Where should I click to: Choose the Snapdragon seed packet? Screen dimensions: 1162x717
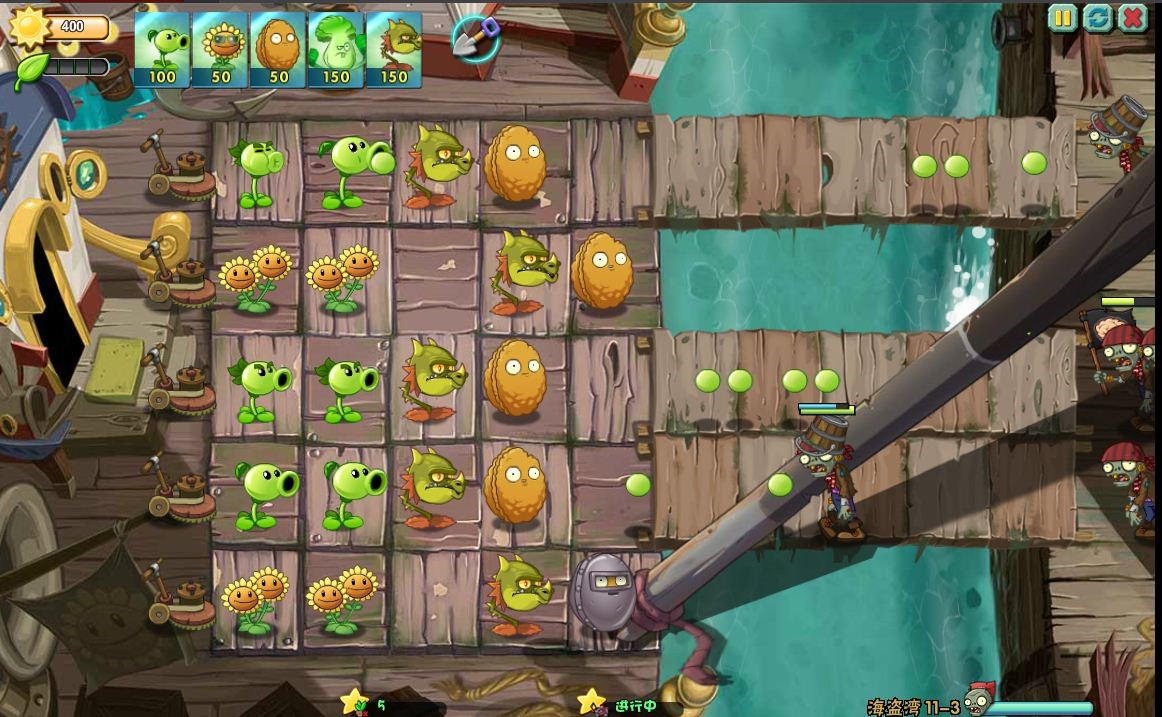coord(394,49)
